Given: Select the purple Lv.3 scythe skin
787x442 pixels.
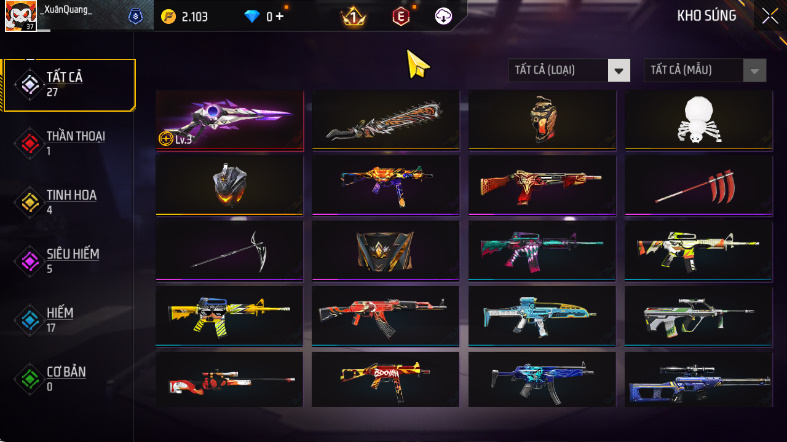Looking at the screenshot, I should click(x=230, y=120).
